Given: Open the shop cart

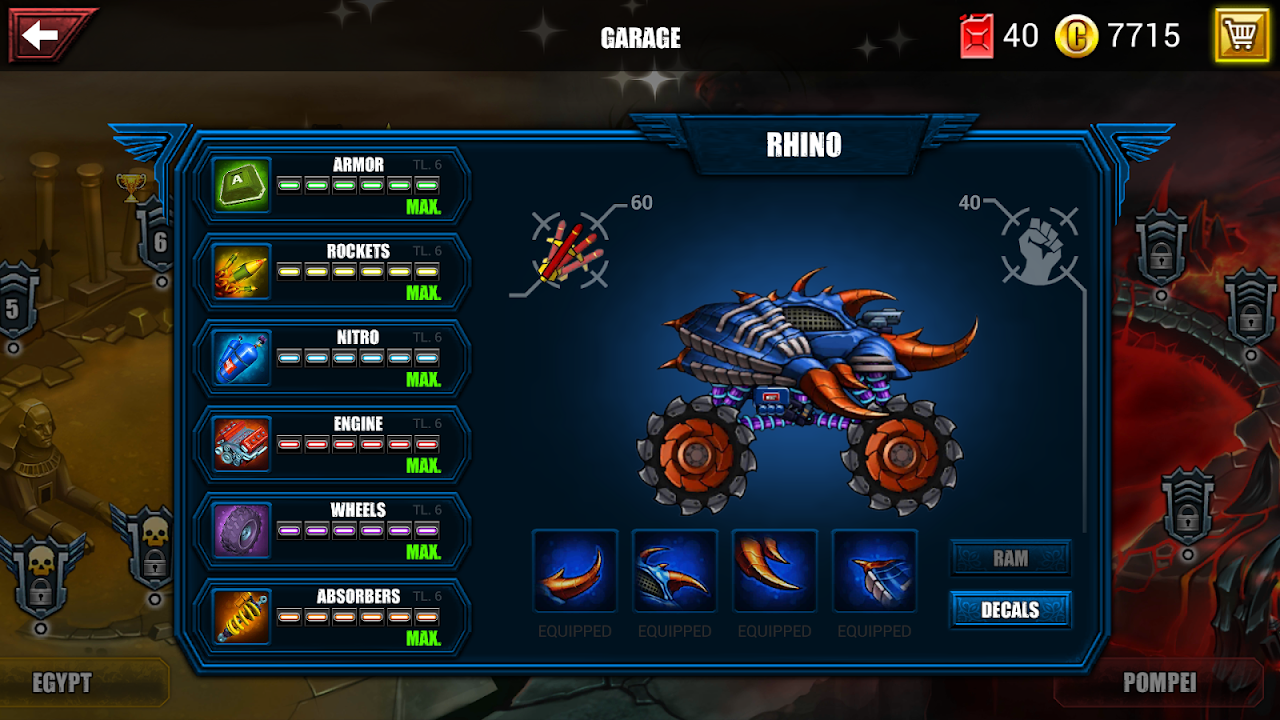Looking at the screenshot, I should click(x=1241, y=36).
